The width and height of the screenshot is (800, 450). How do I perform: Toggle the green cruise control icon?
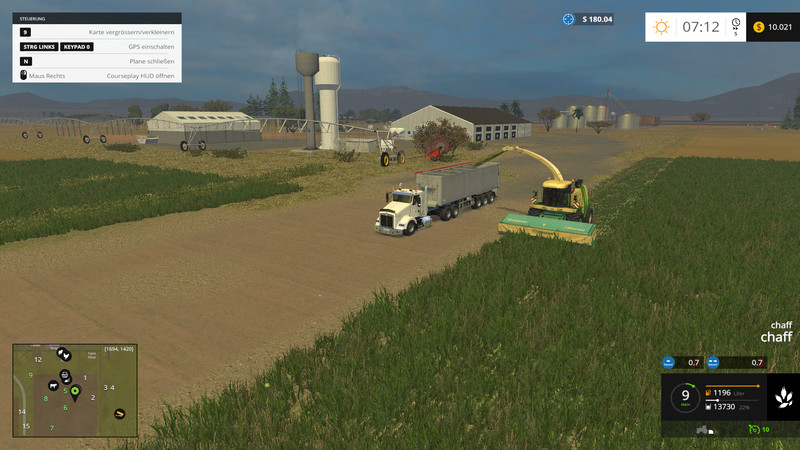[x=753, y=429]
